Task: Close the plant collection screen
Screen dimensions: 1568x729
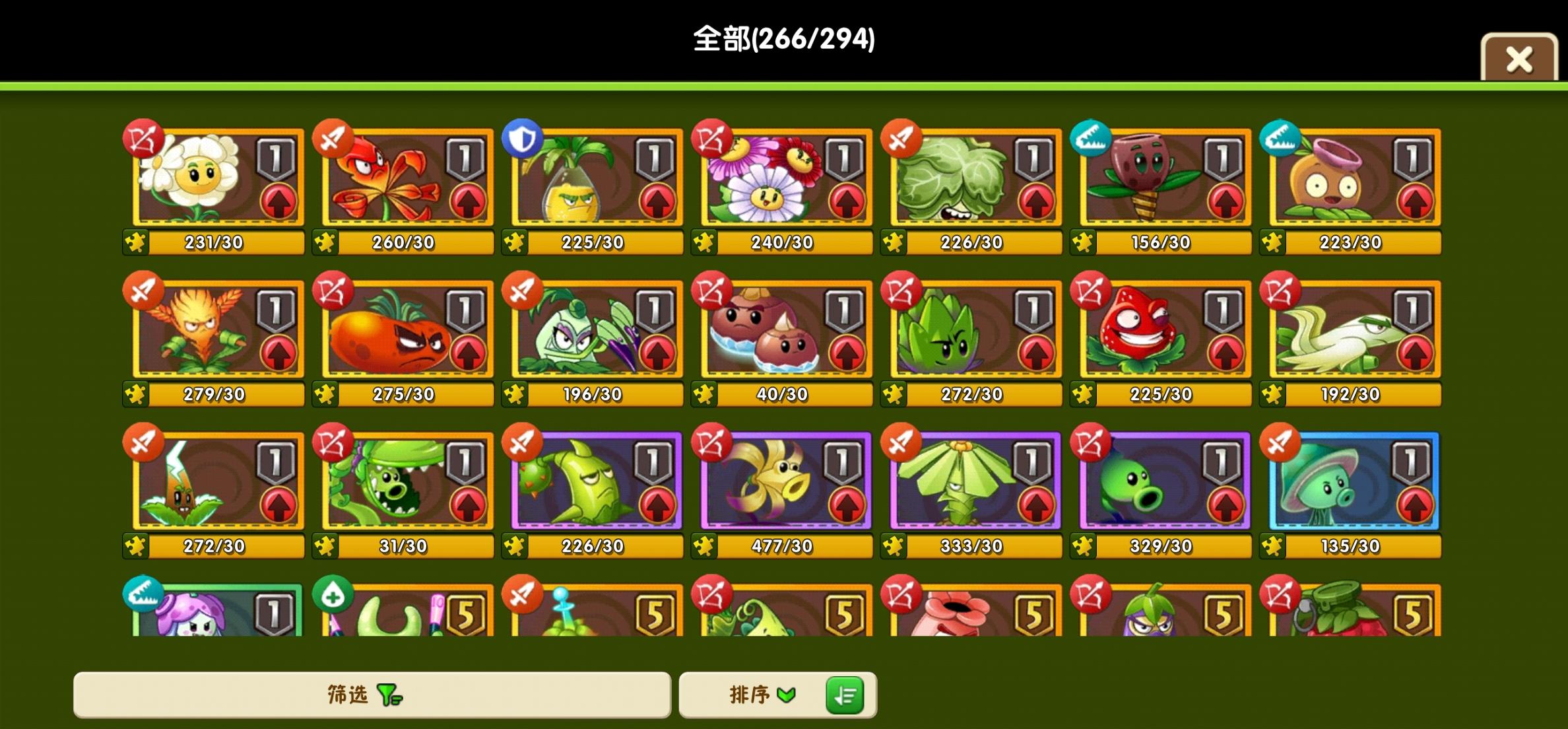Action: tap(1518, 59)
